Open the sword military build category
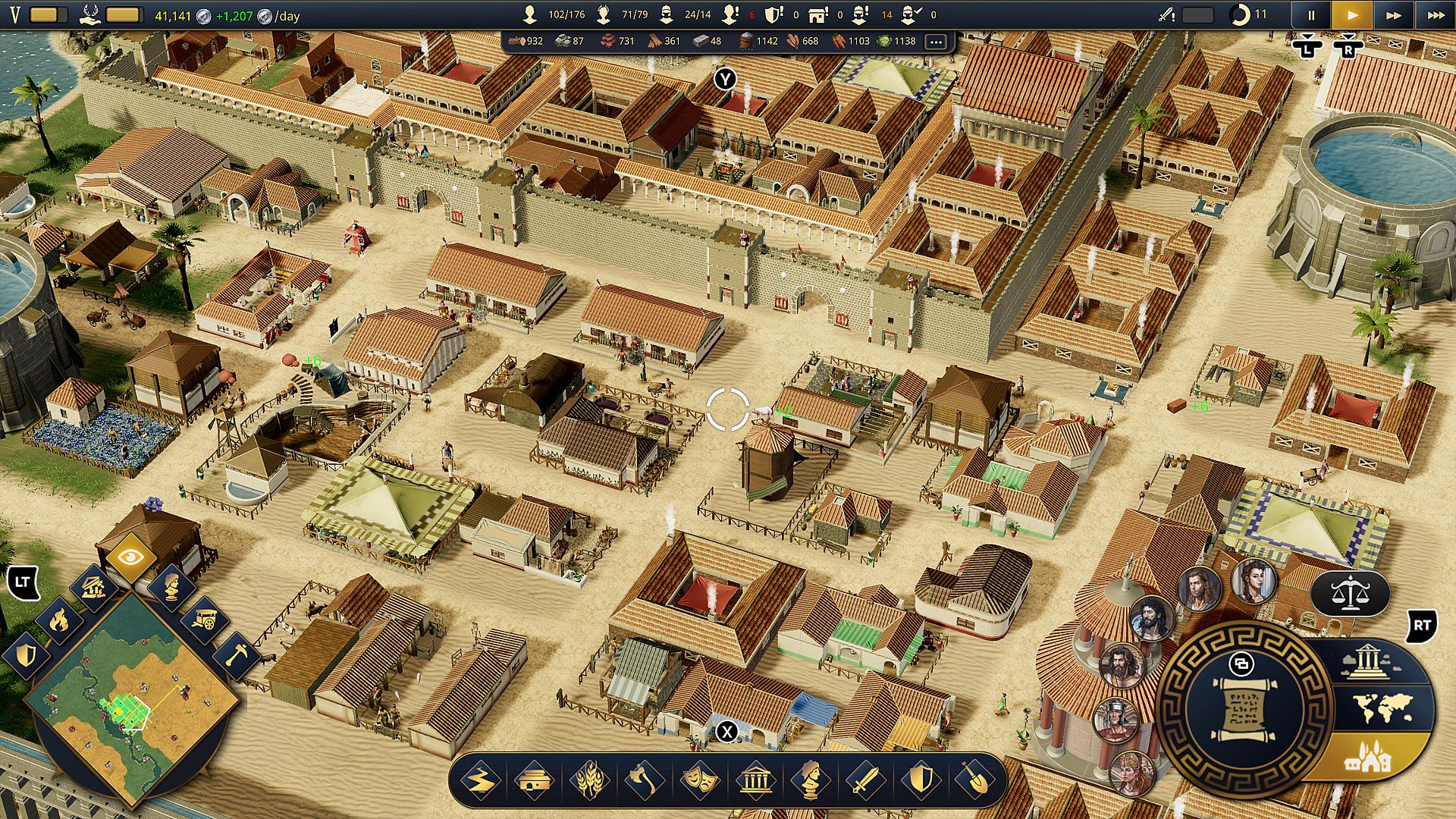 865,780
